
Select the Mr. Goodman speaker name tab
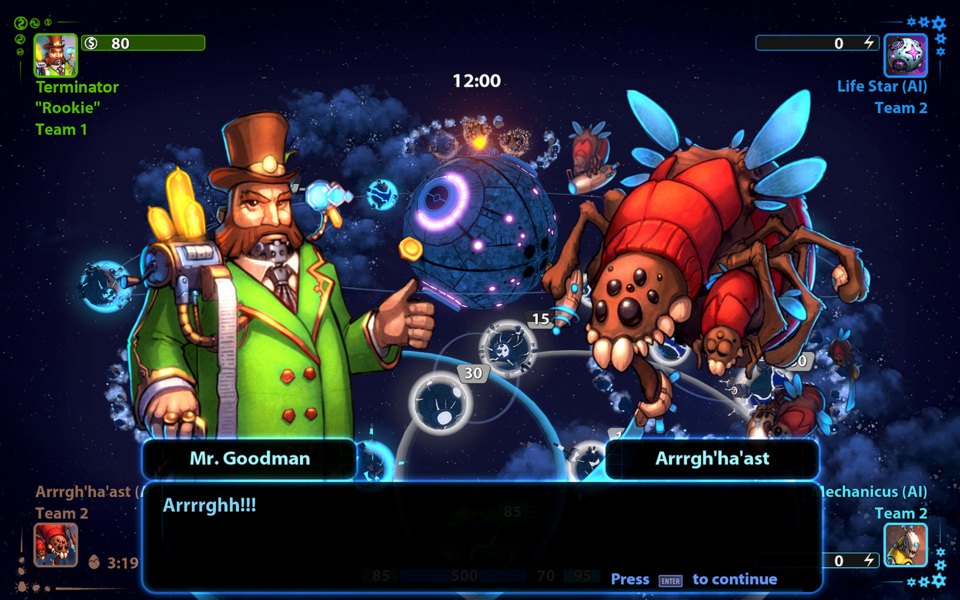tap(250, 459)
